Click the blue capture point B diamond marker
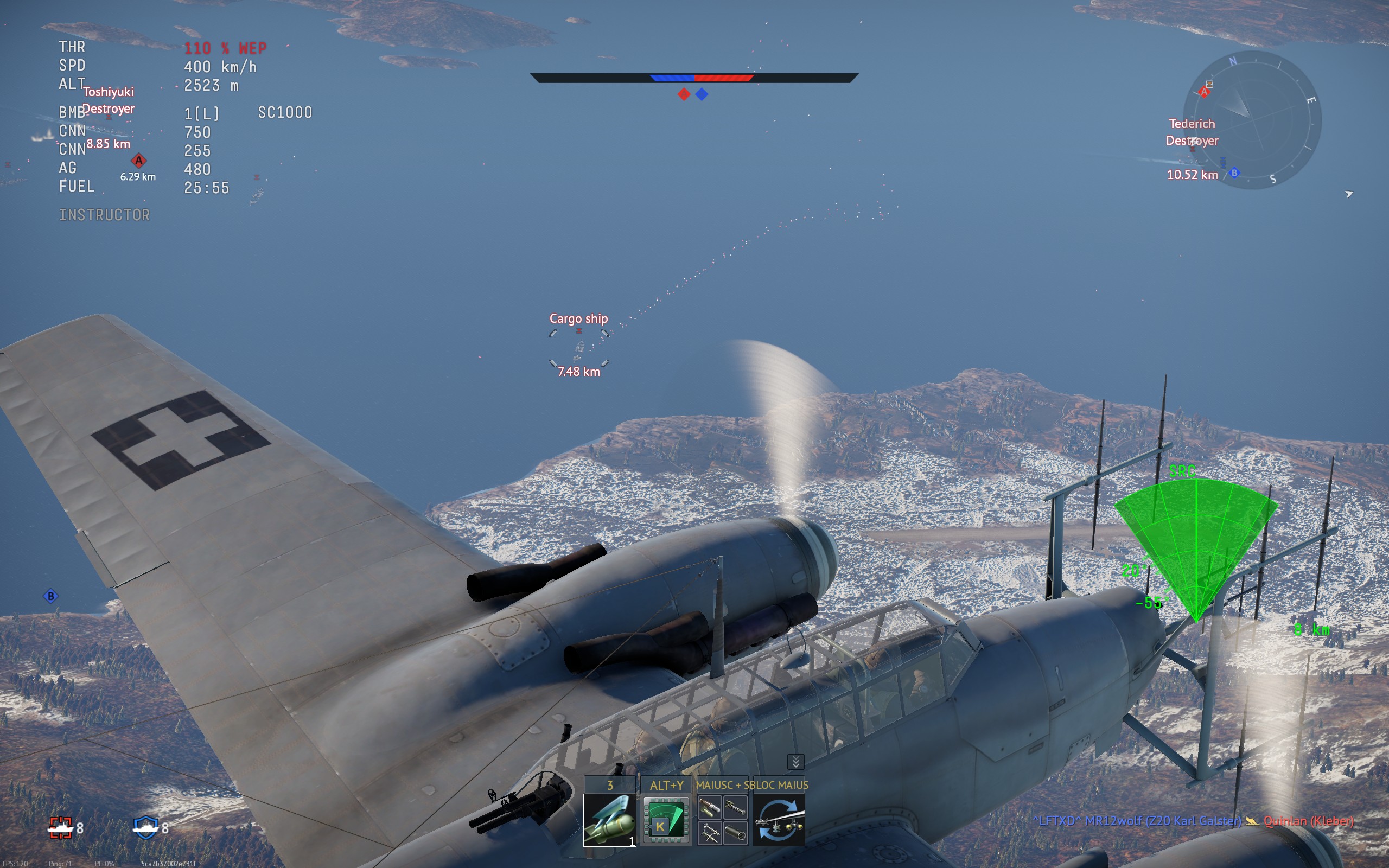Screen dimensions: 1389x868 50,596
